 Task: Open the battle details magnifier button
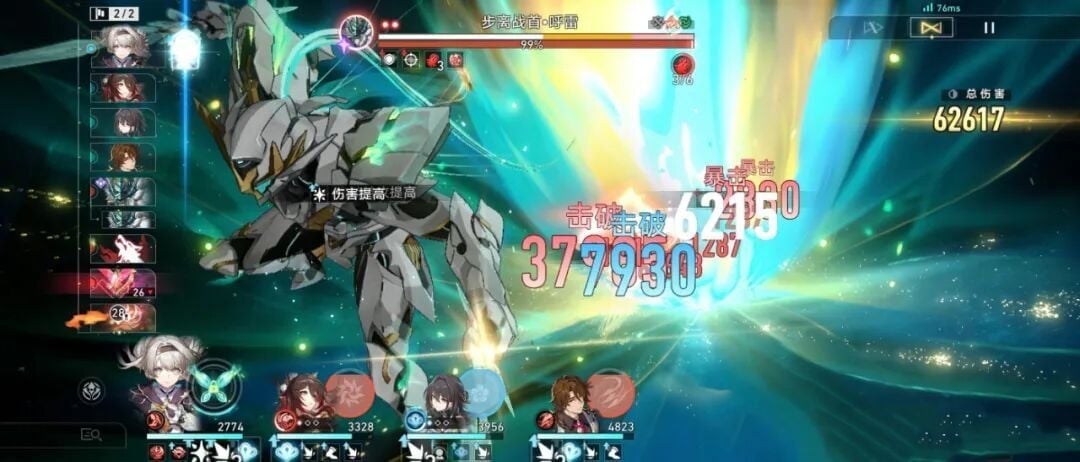pyautogui.click(x=92, y=434)
